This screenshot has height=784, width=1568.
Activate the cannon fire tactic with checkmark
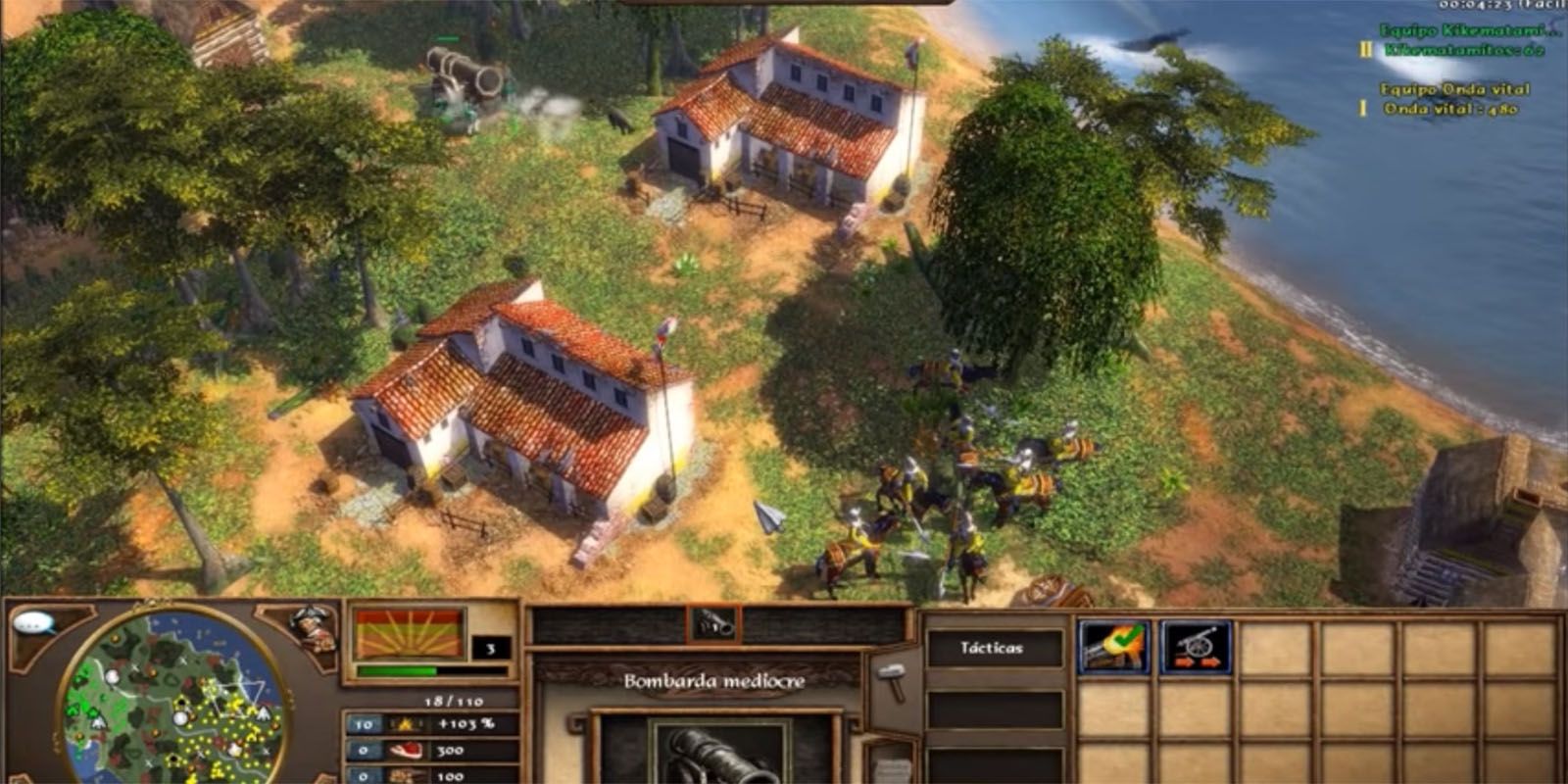click(1113, 646)
